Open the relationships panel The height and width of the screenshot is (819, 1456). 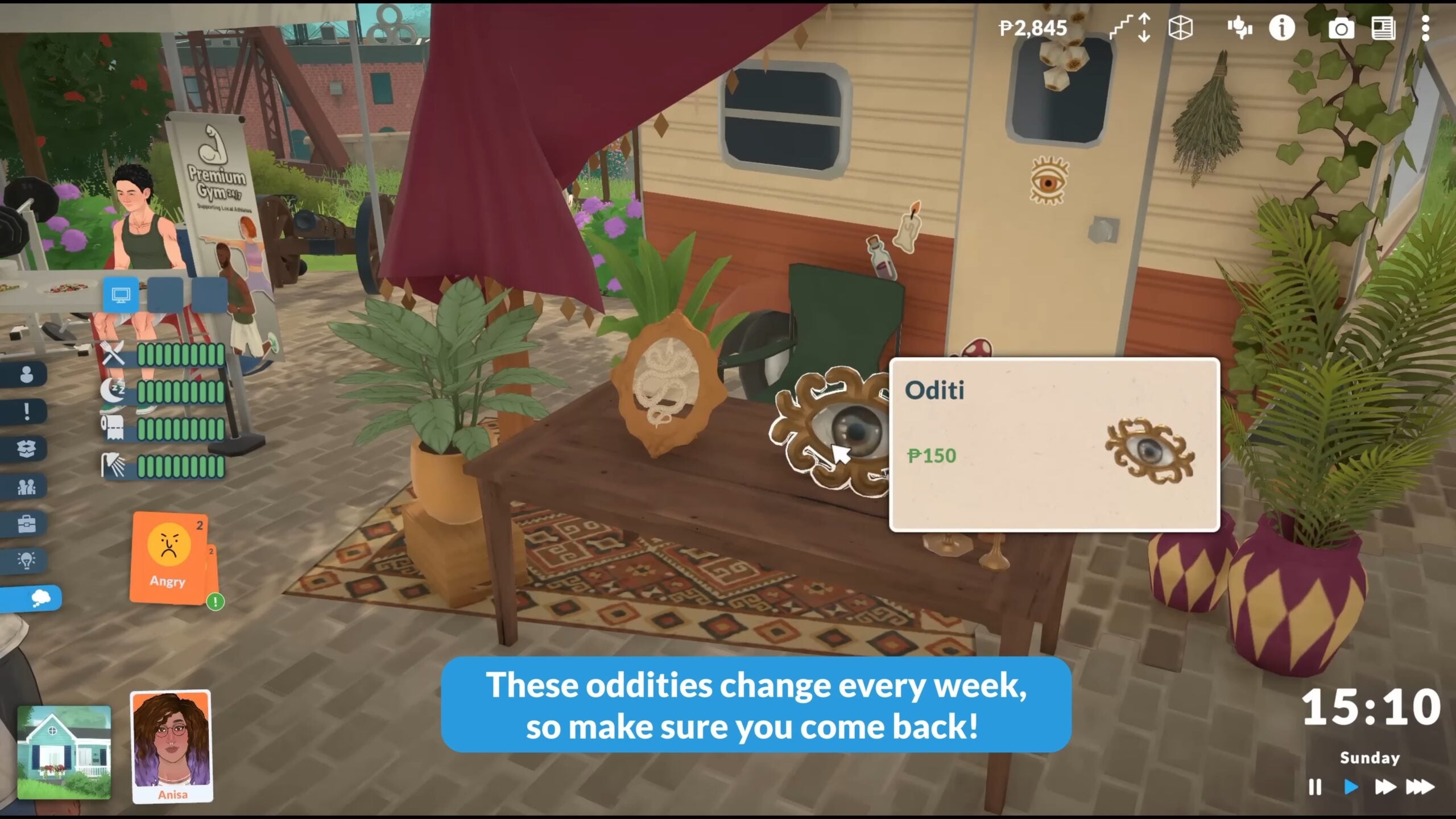(x=26, y=488)
